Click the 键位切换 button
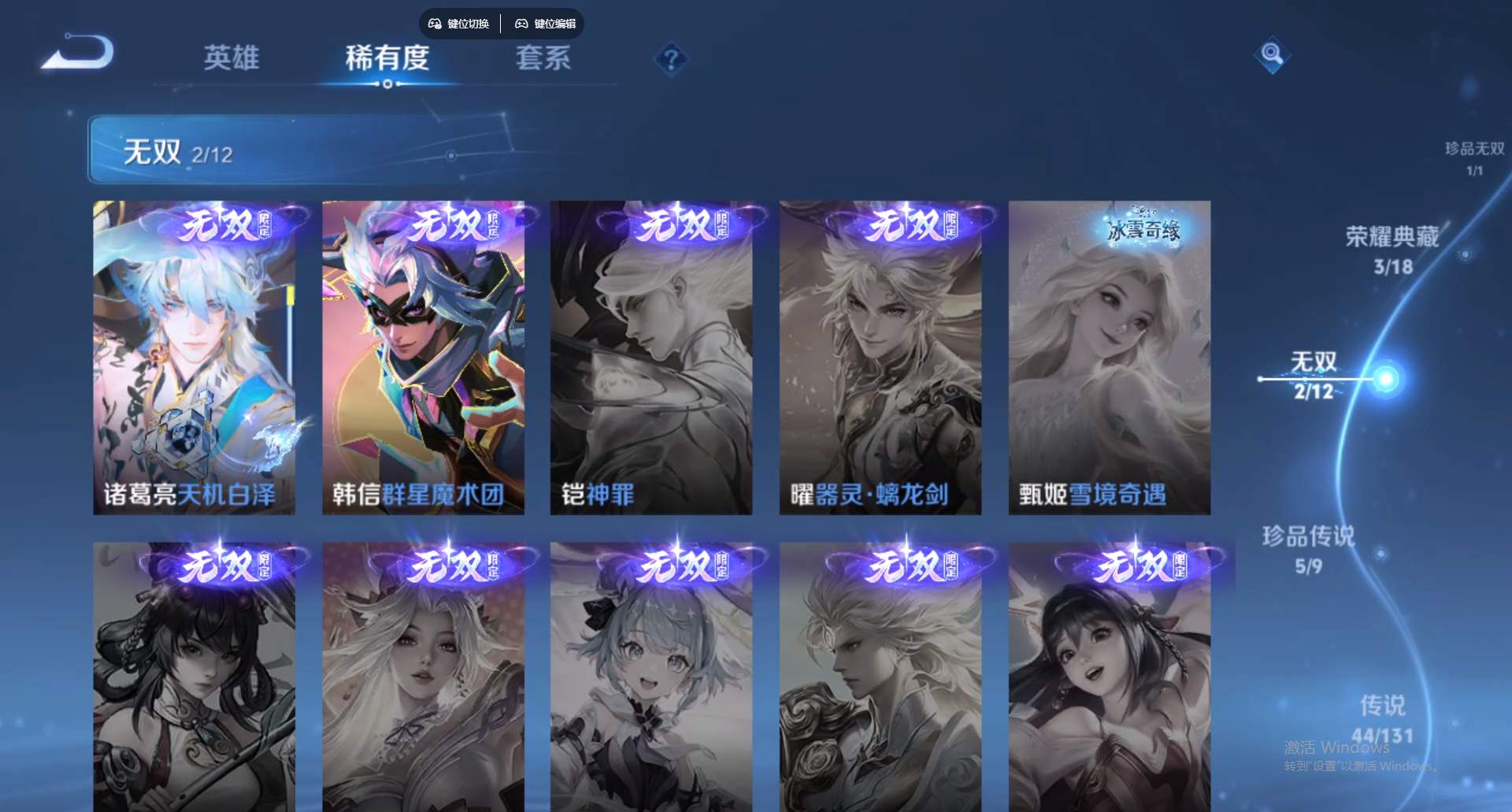Screen dimensions: 1512x812 (x=459, y=24)
